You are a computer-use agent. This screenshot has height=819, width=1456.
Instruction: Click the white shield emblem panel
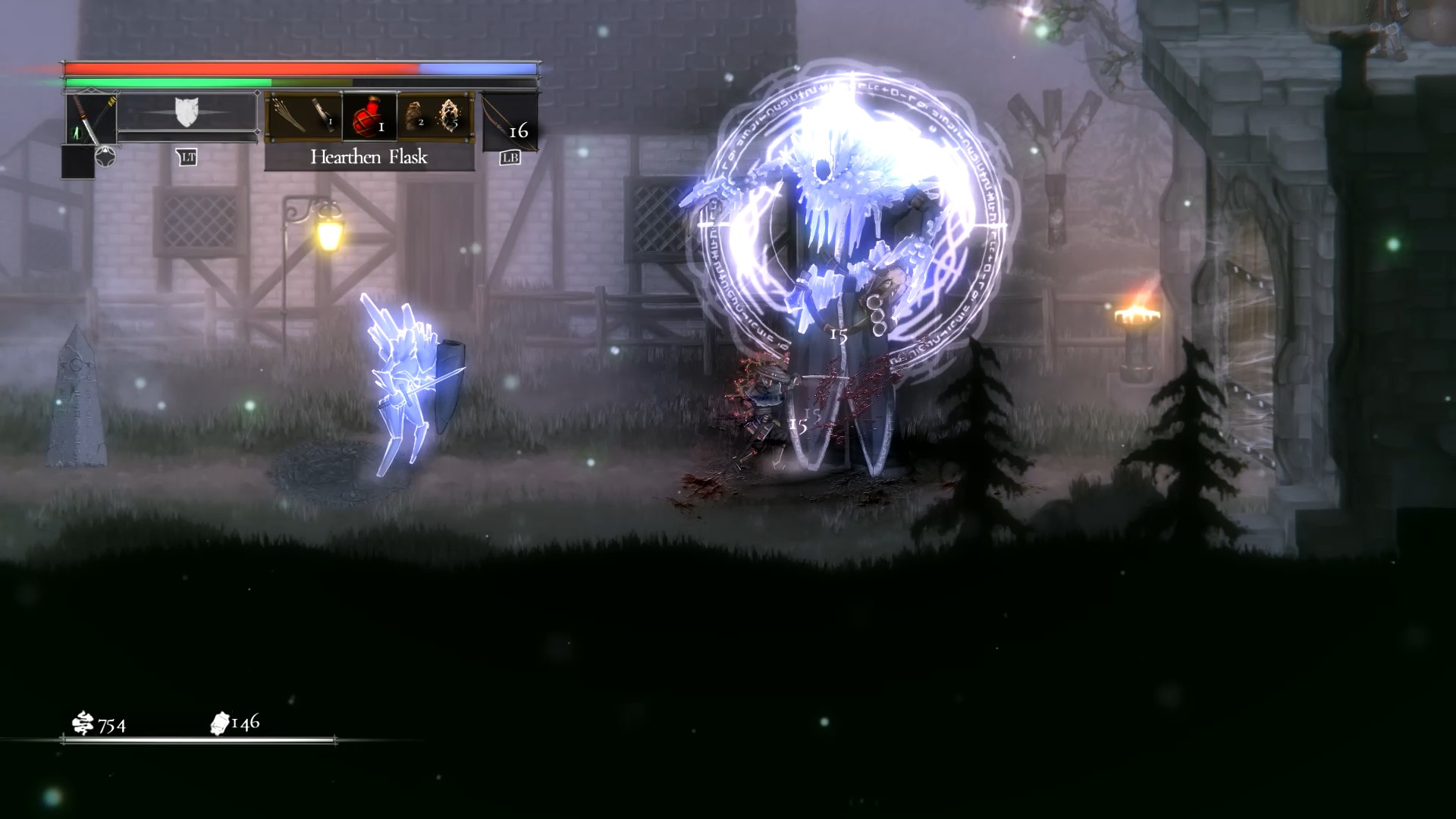coord(187,112)
